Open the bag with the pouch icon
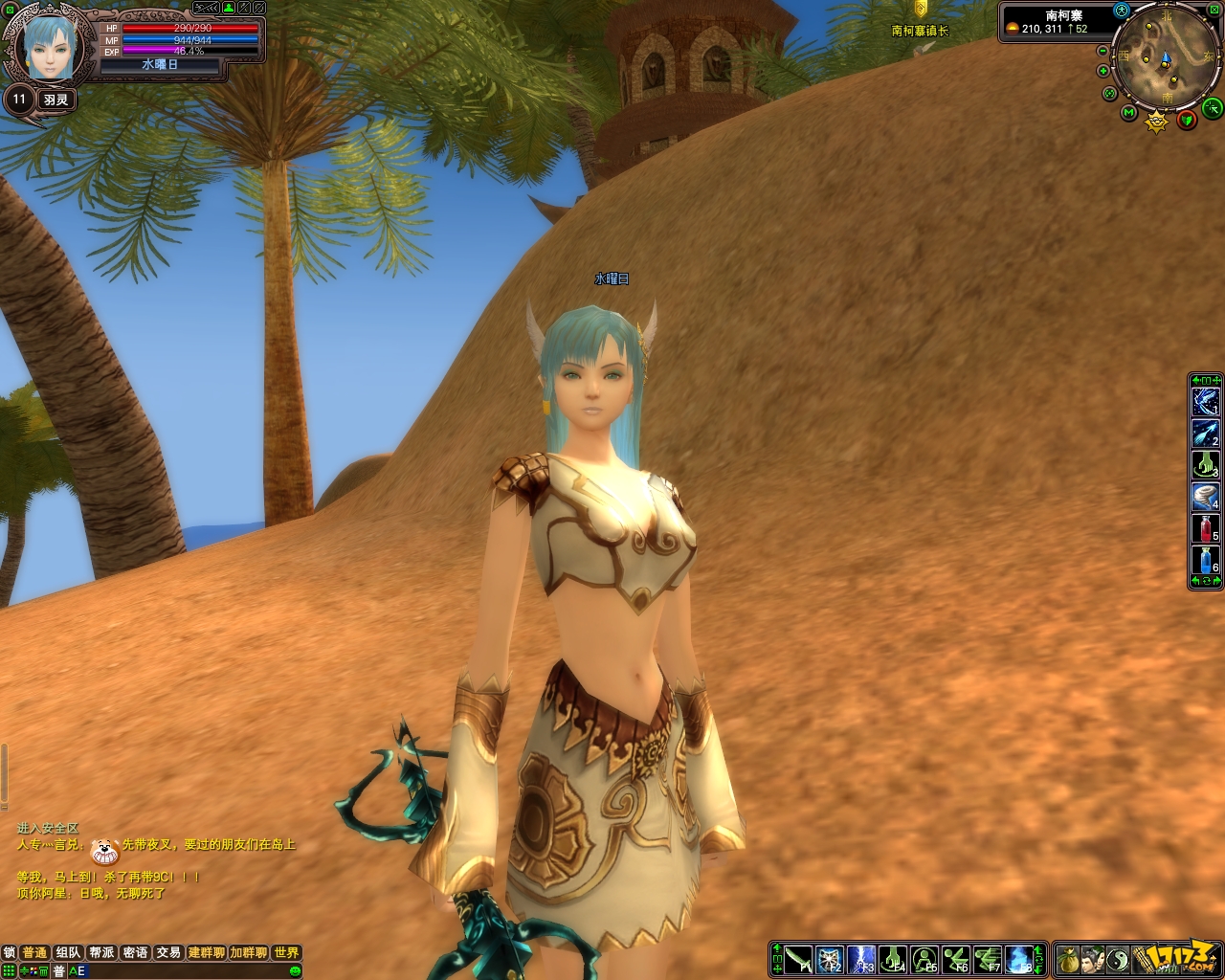The image size is (1225, 980). point(1068,958)
